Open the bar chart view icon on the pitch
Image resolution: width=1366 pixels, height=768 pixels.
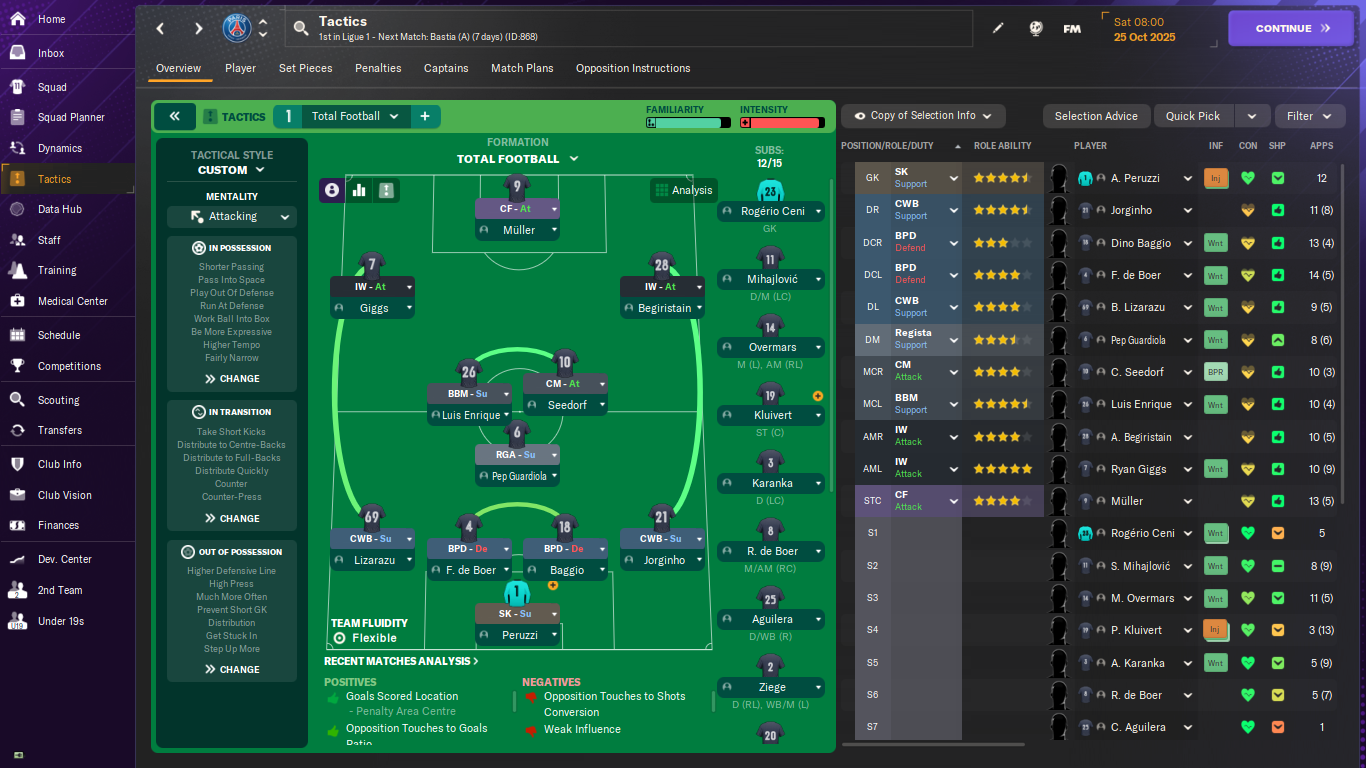359,190
